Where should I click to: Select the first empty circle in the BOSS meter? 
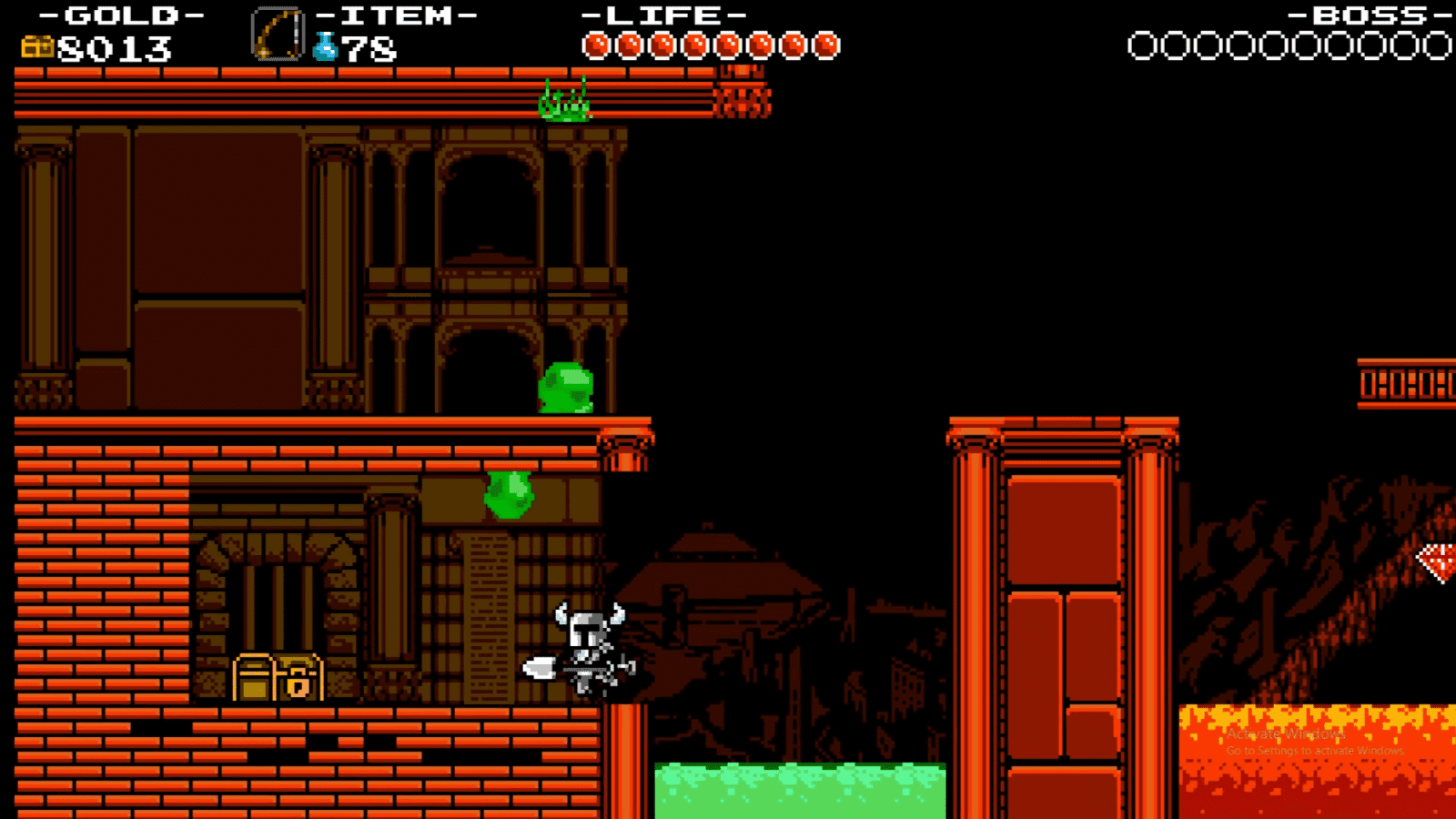[x=1142, y=44]
